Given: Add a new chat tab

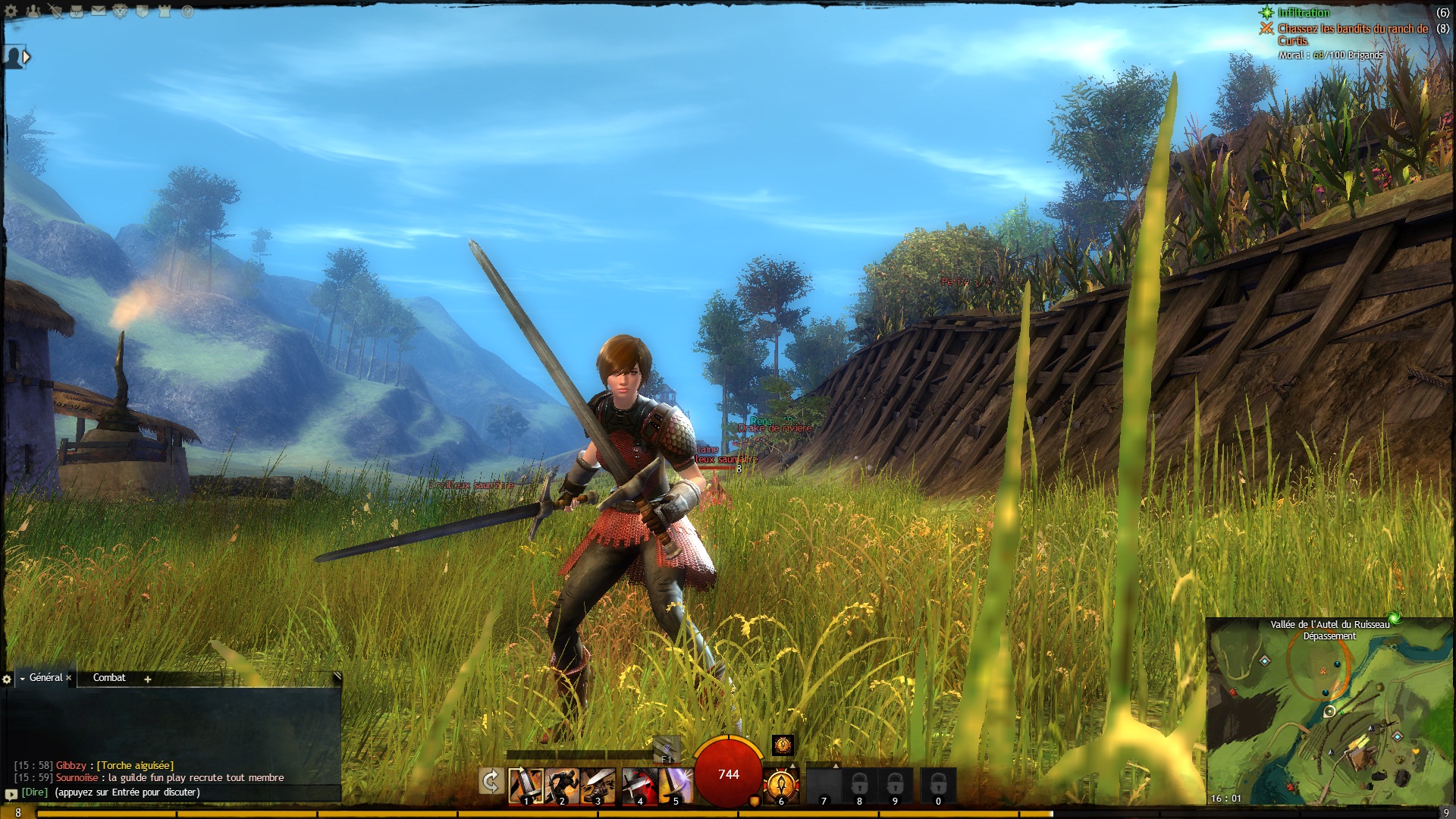Looking at the screenshot, I should point(148,679).
